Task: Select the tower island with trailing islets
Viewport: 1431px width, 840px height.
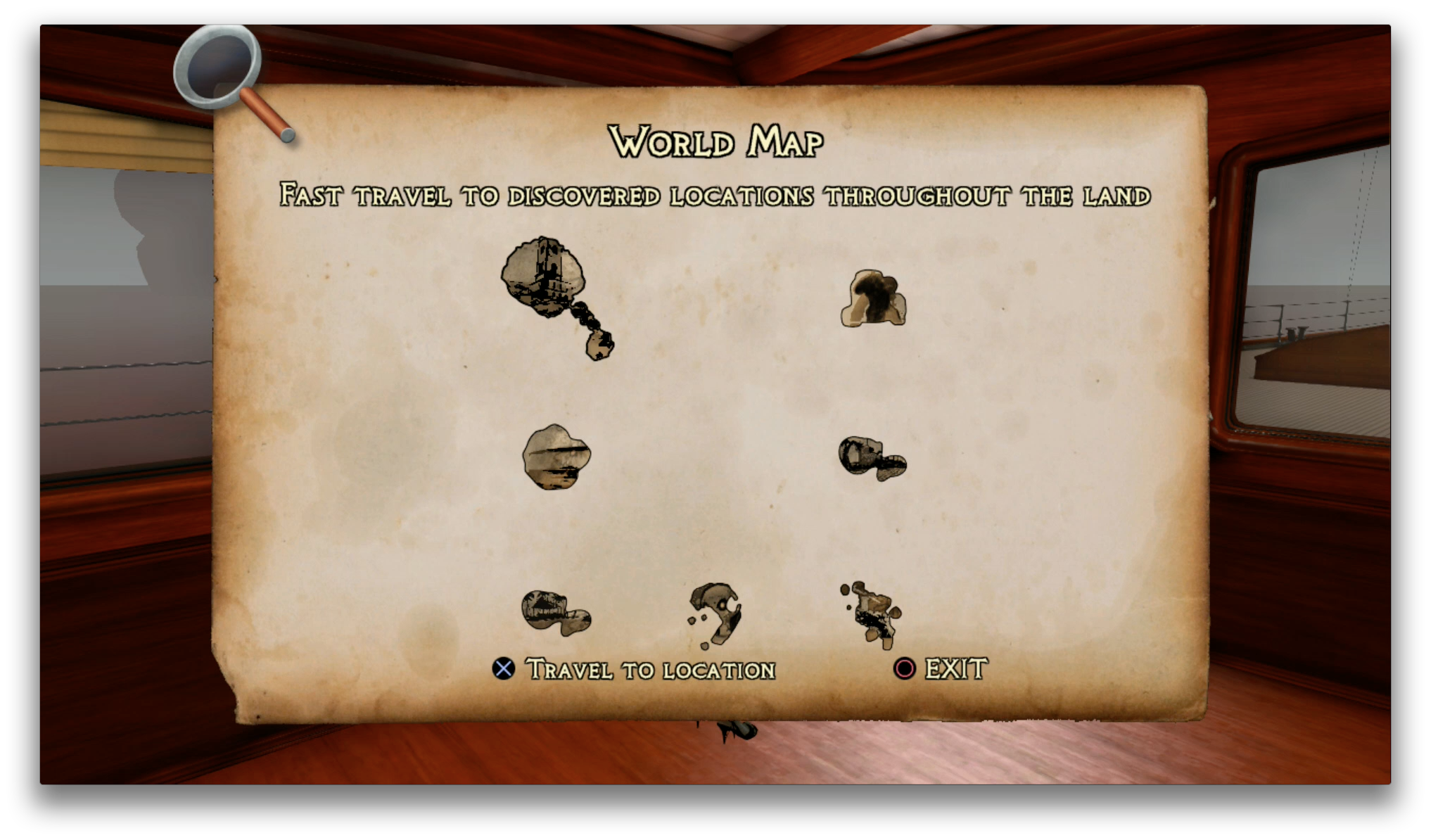Action: [545, 280]
